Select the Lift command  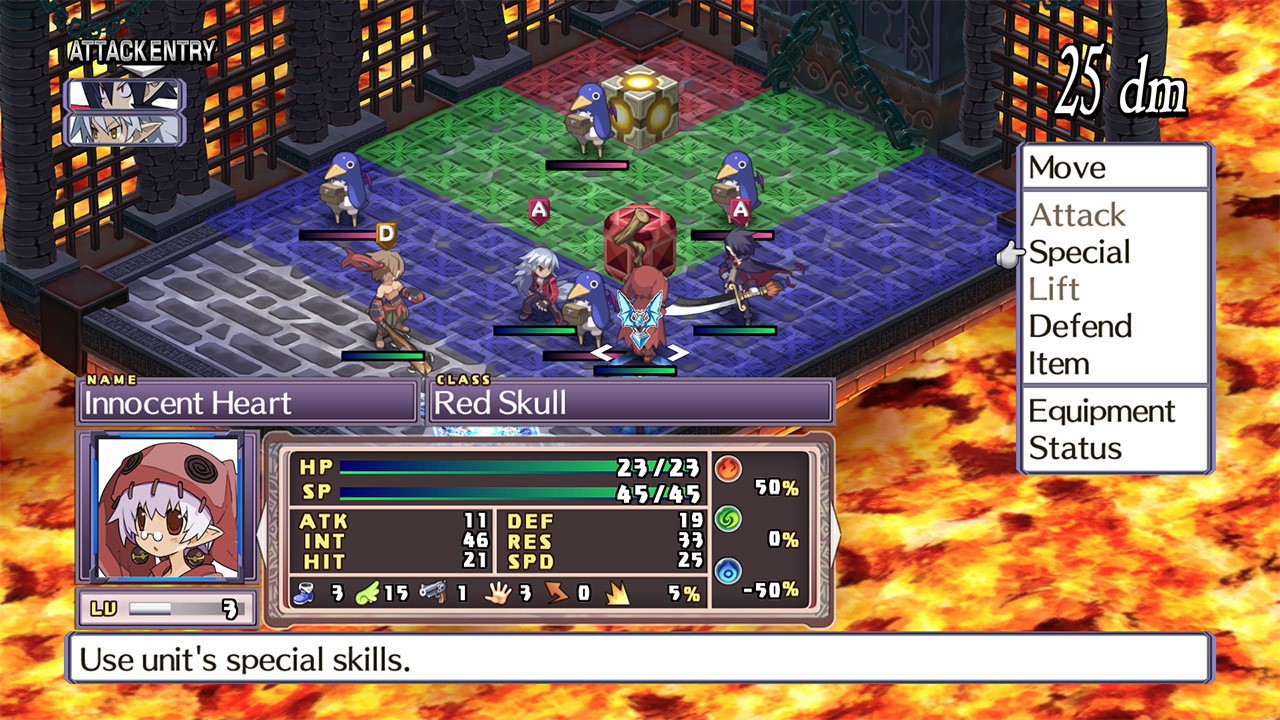(1054, 289)
